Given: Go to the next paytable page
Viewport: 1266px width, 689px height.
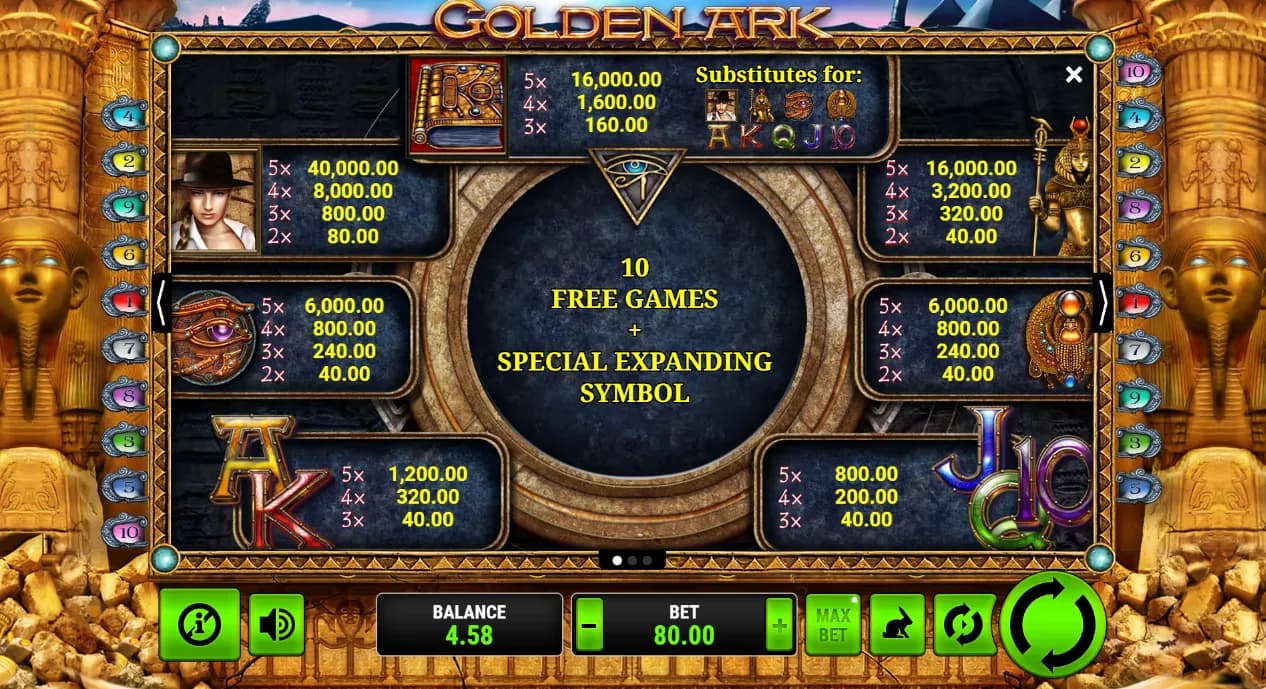Looking at the screenshot, I should [x=1103, y=304].
